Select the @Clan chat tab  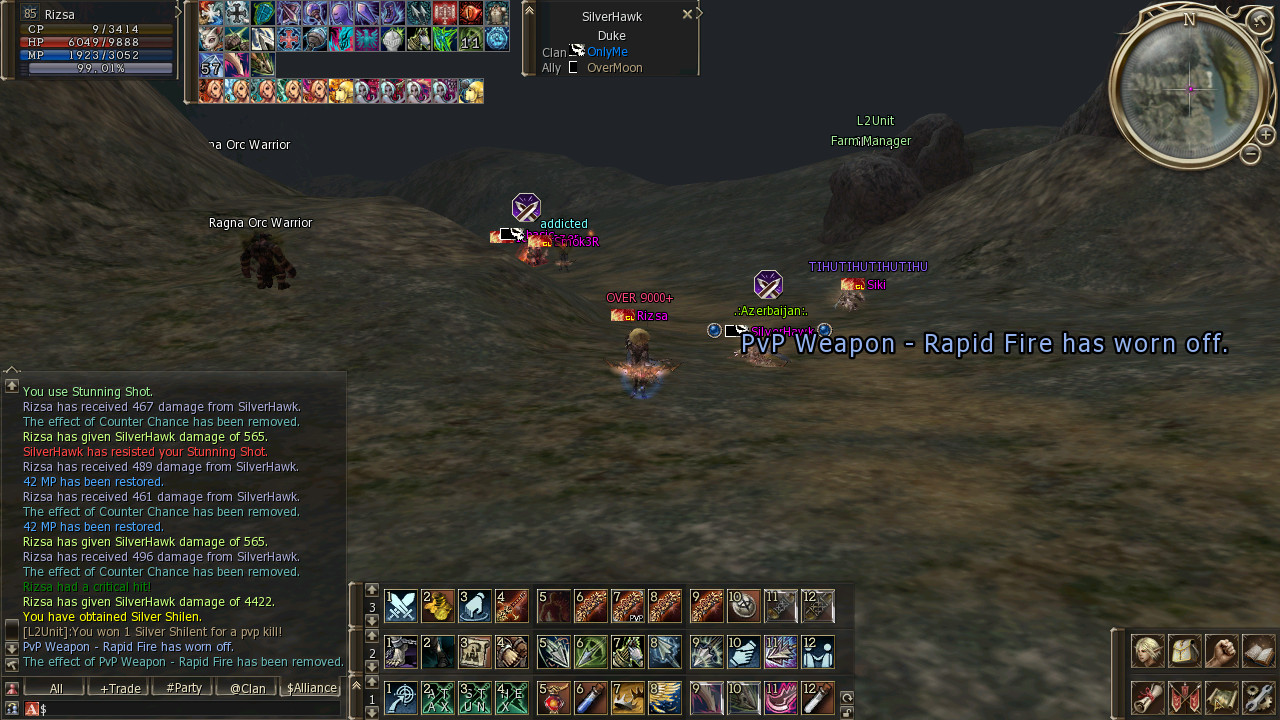click(247, 688)
